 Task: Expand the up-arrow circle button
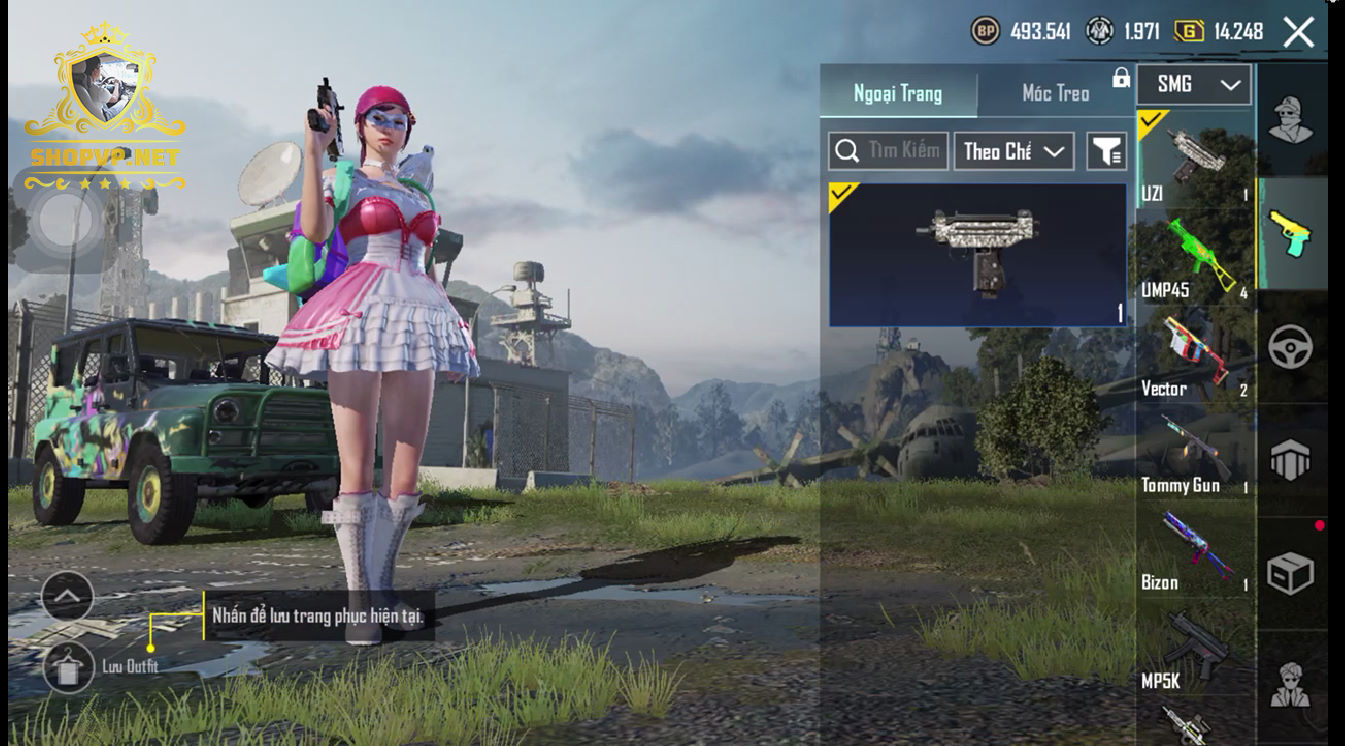pos(68,597)
